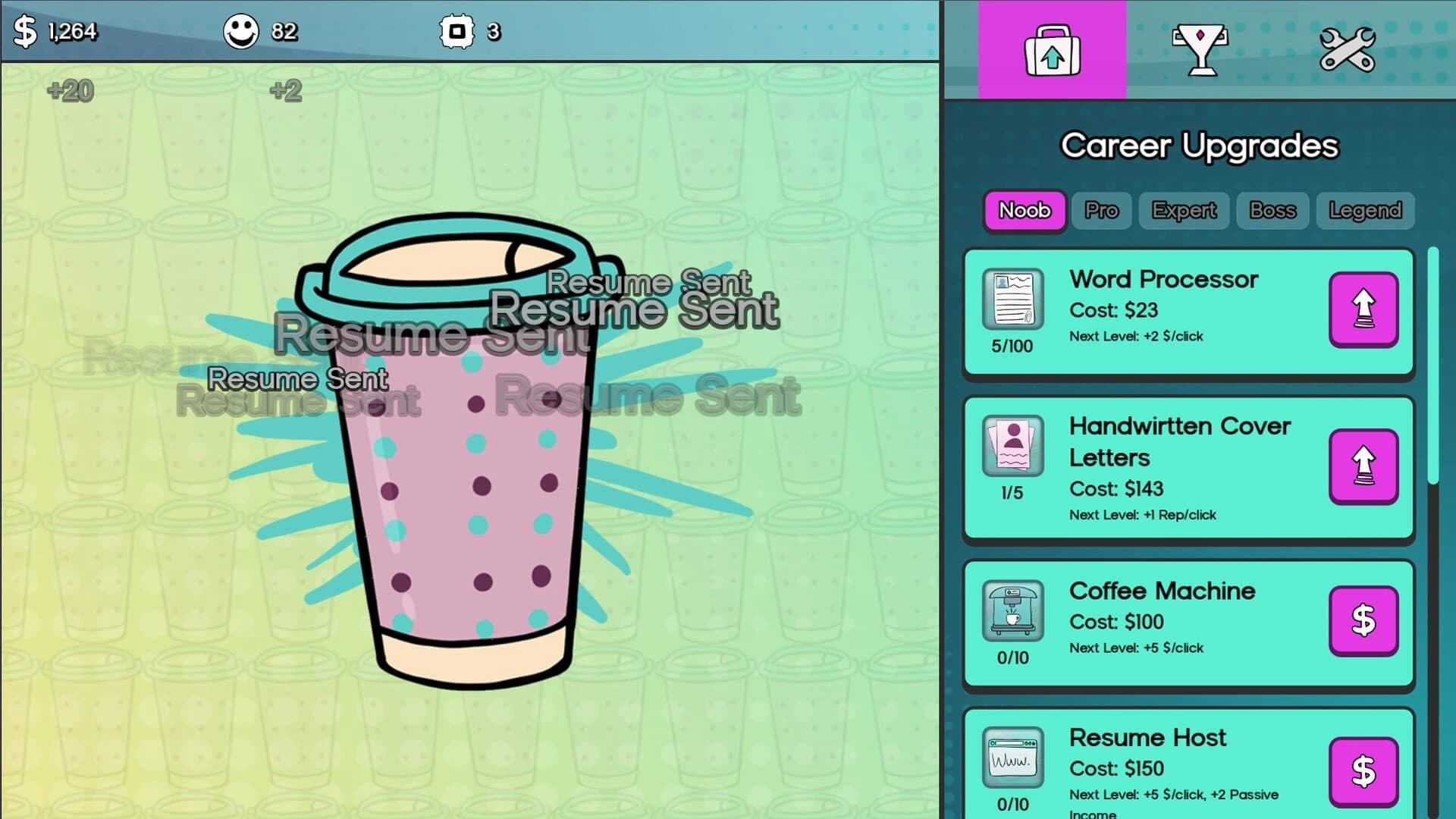This screenshot has width=1456, height=819.
Task: Open the Expert upgrades tab
Action: (x=1184, y=211)
